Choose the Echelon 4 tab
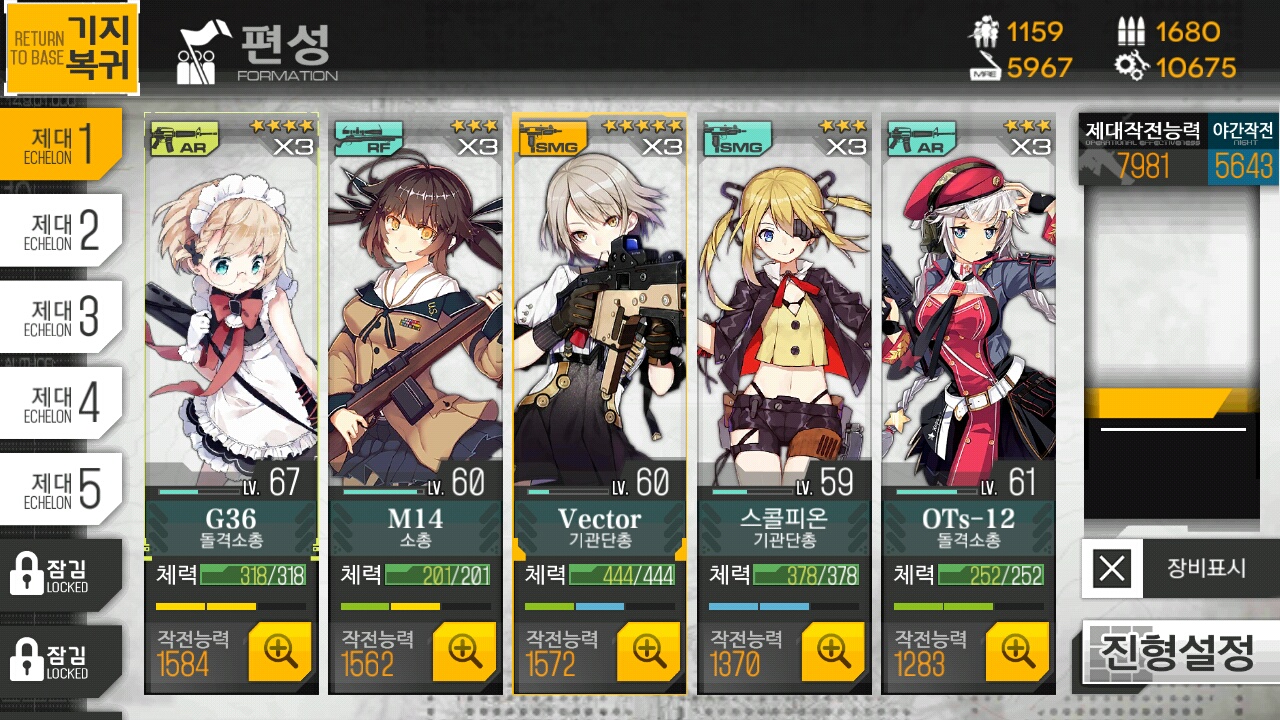Image resolution: width=1280 pixels, height=720 pixels. tap(60, 403)
